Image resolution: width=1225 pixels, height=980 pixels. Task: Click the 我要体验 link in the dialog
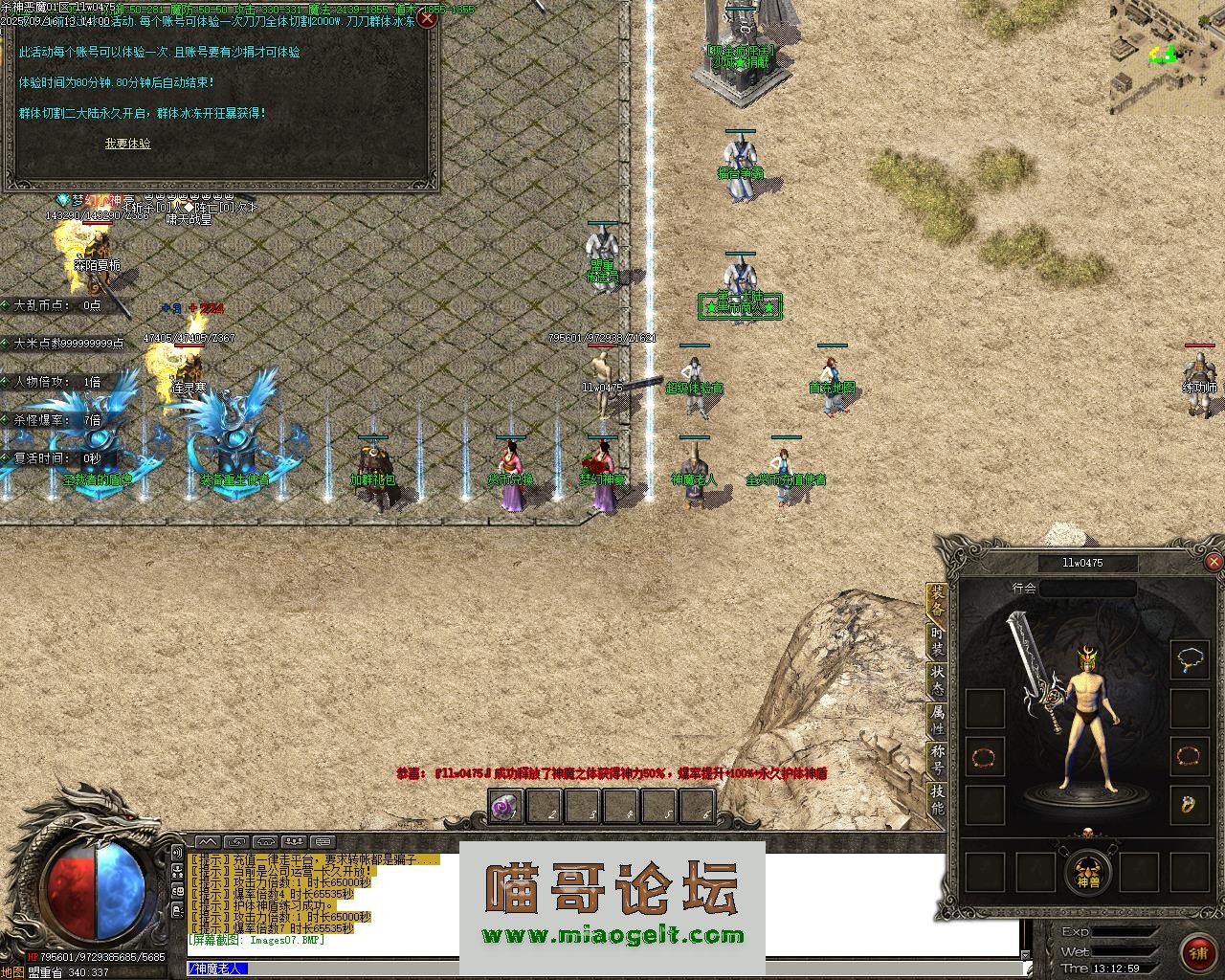pyautogui.click(x=127, y=144)
